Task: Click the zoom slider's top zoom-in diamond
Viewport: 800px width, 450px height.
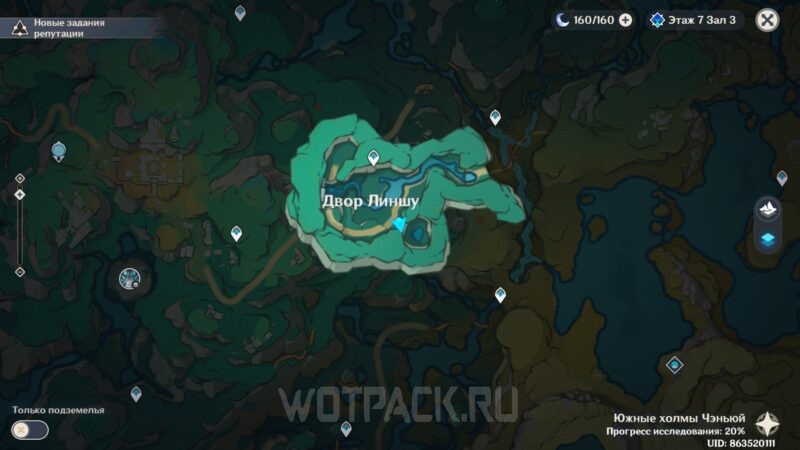Action: point(20,178)
